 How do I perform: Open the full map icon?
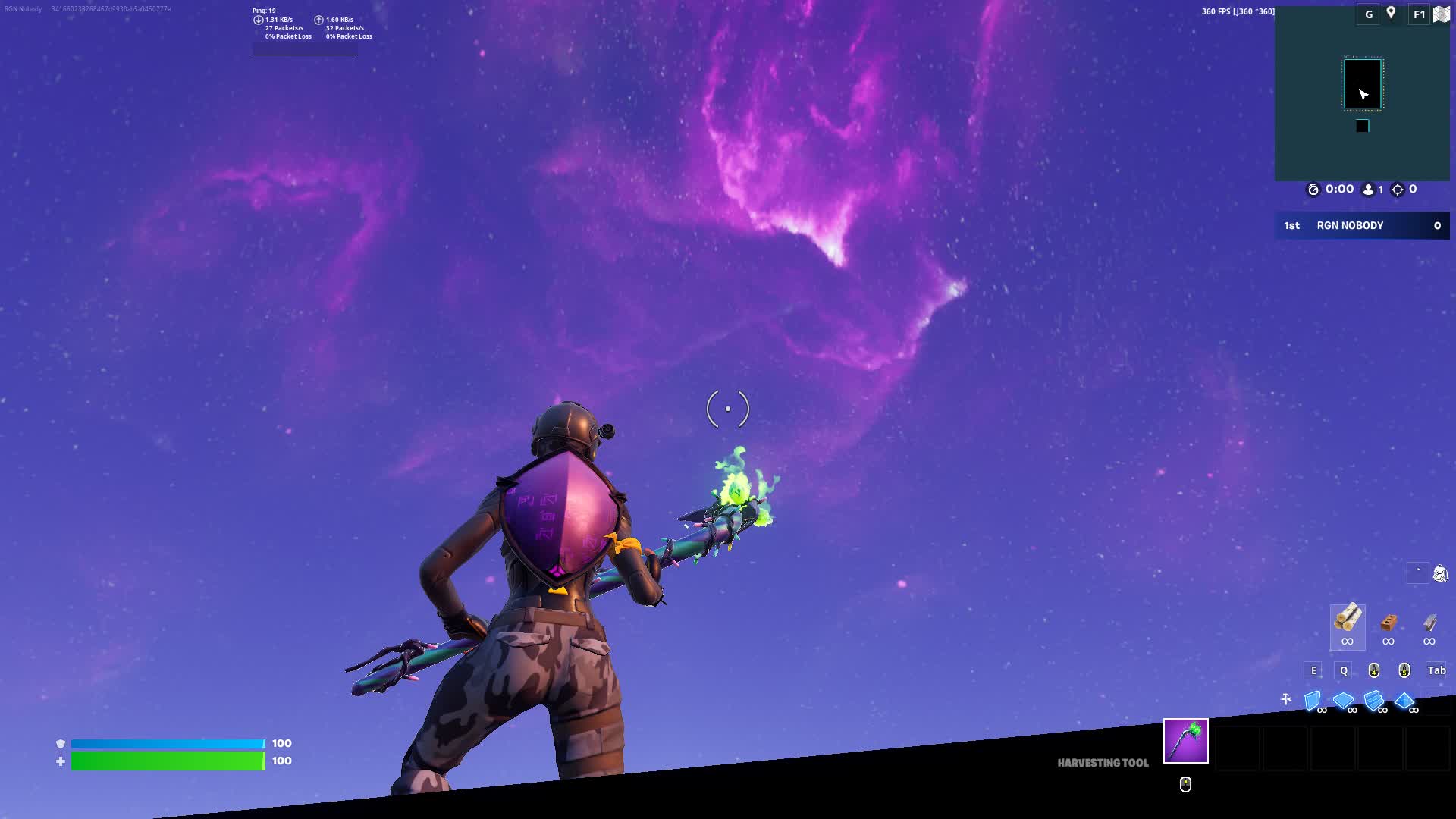[1442, 14]
